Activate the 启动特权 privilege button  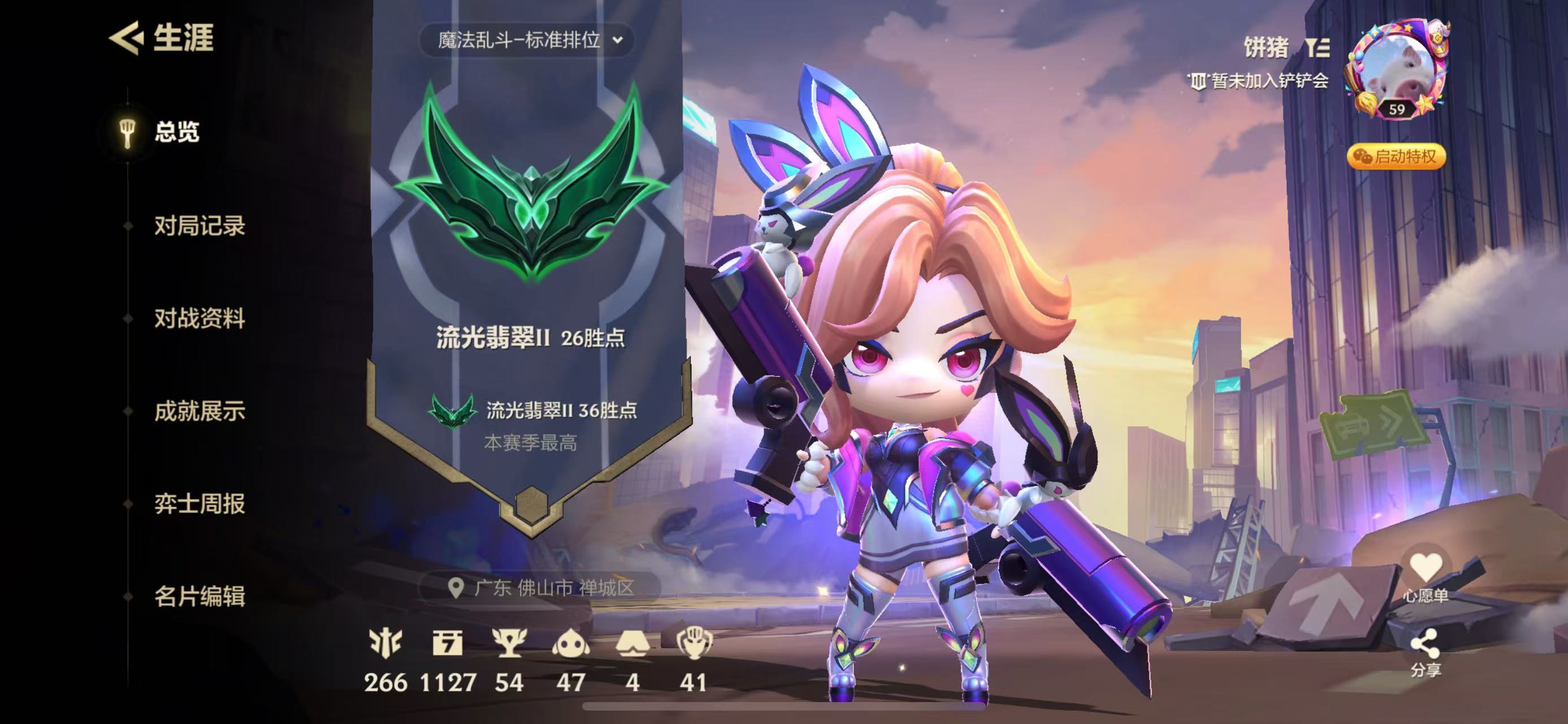coord(1396,157)
